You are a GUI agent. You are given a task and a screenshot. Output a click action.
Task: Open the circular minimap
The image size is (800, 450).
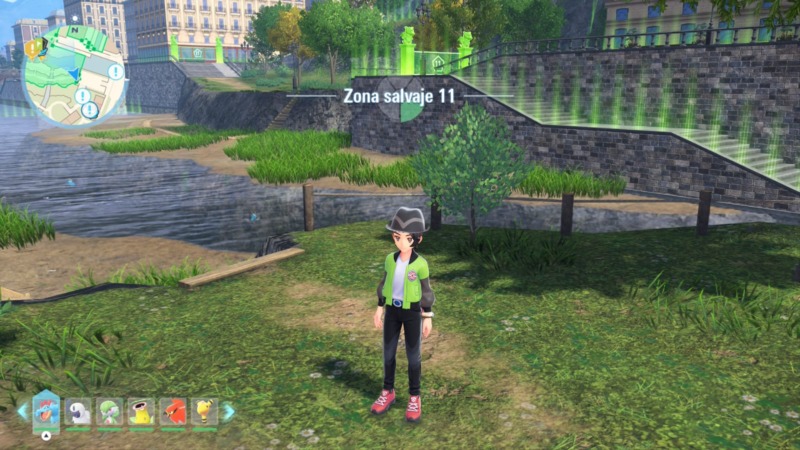pyautogui.click(x=74, y=75)
